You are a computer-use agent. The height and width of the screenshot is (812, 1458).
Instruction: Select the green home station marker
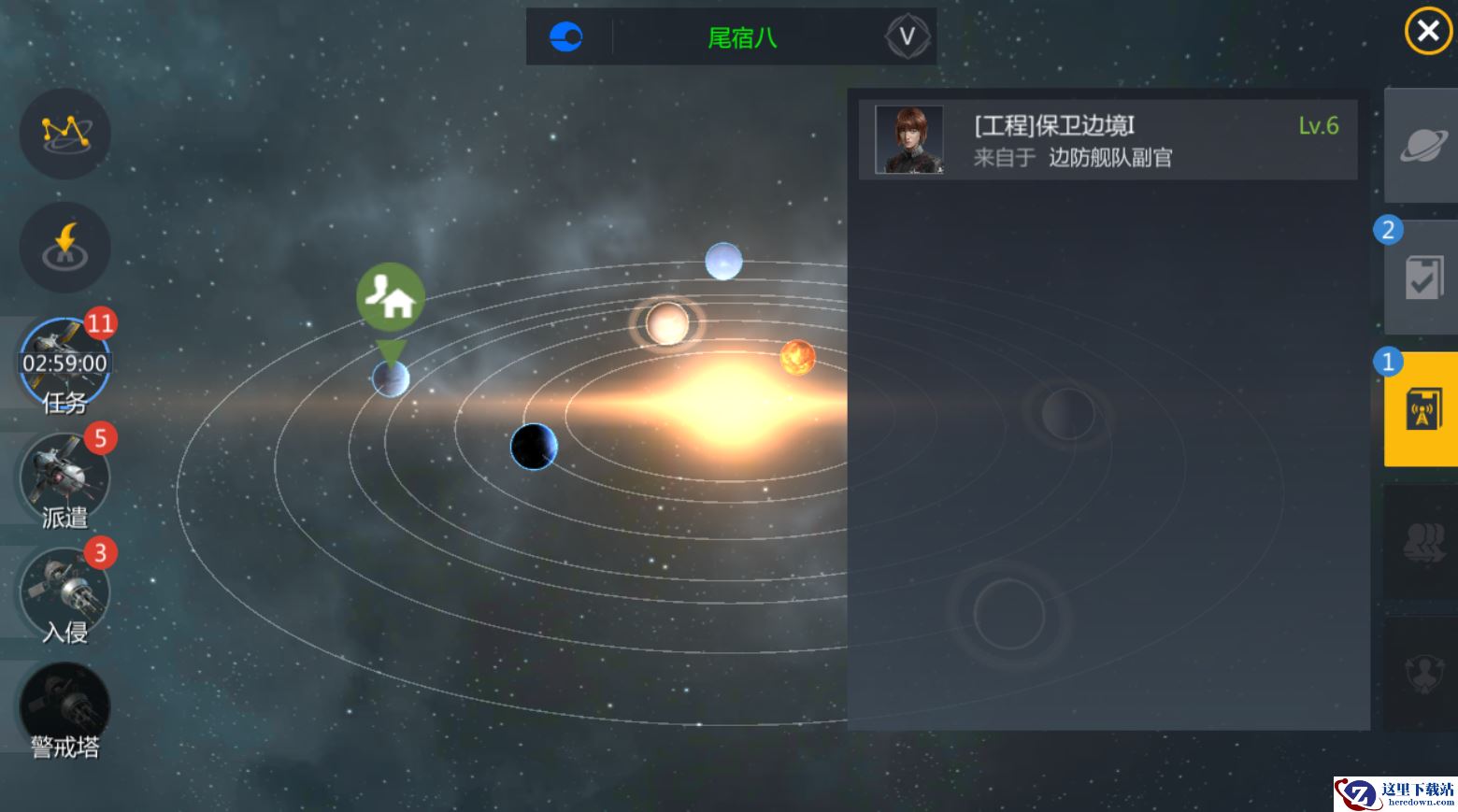(391, 298)
